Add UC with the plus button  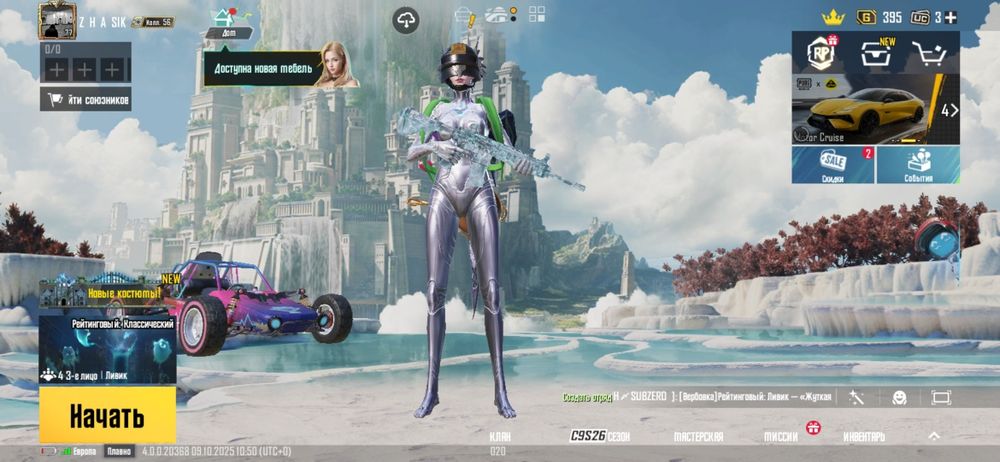951,17
